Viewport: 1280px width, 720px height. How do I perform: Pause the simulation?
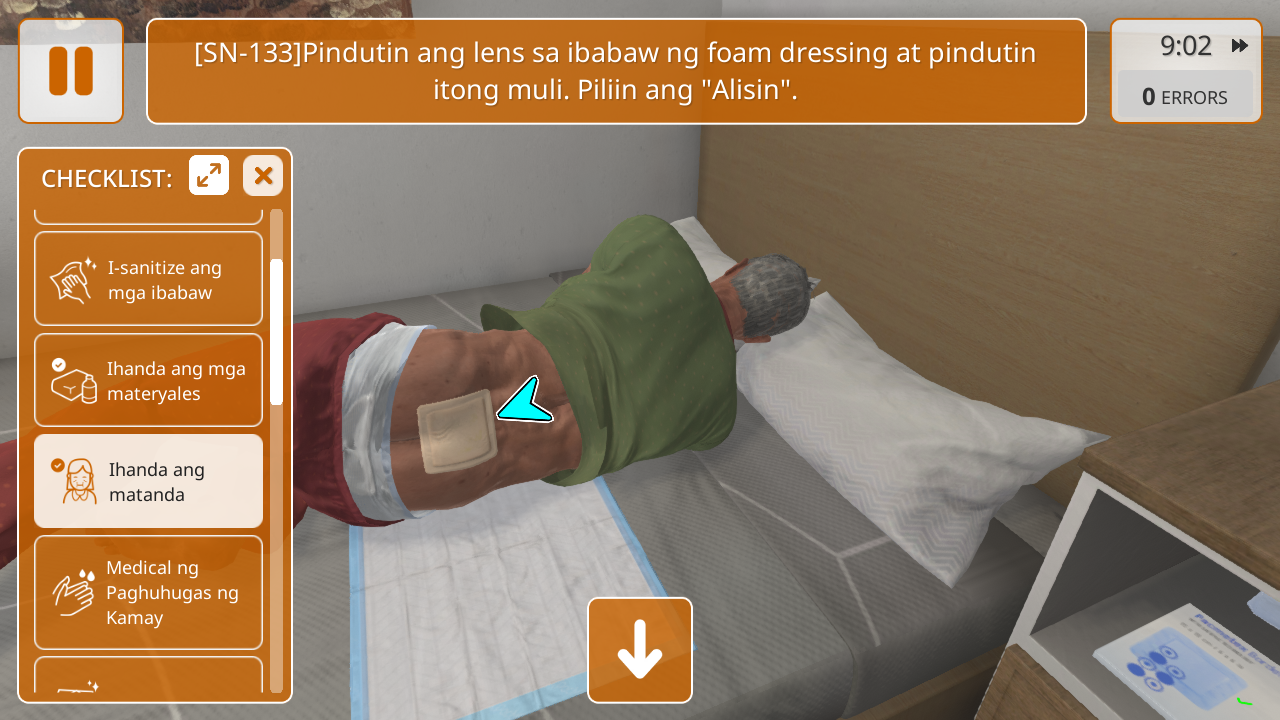pyautogui.click(x=71, y=71)
